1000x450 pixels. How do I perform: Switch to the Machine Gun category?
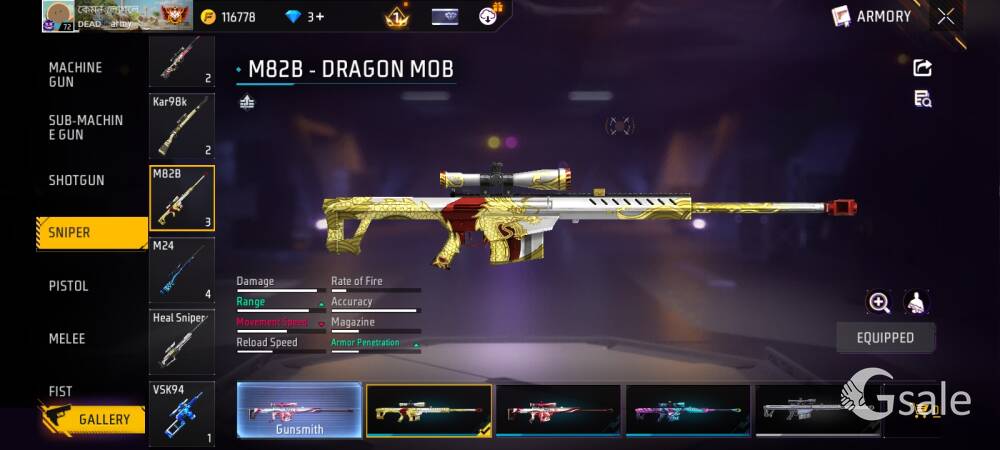click(x=76, y=74)
